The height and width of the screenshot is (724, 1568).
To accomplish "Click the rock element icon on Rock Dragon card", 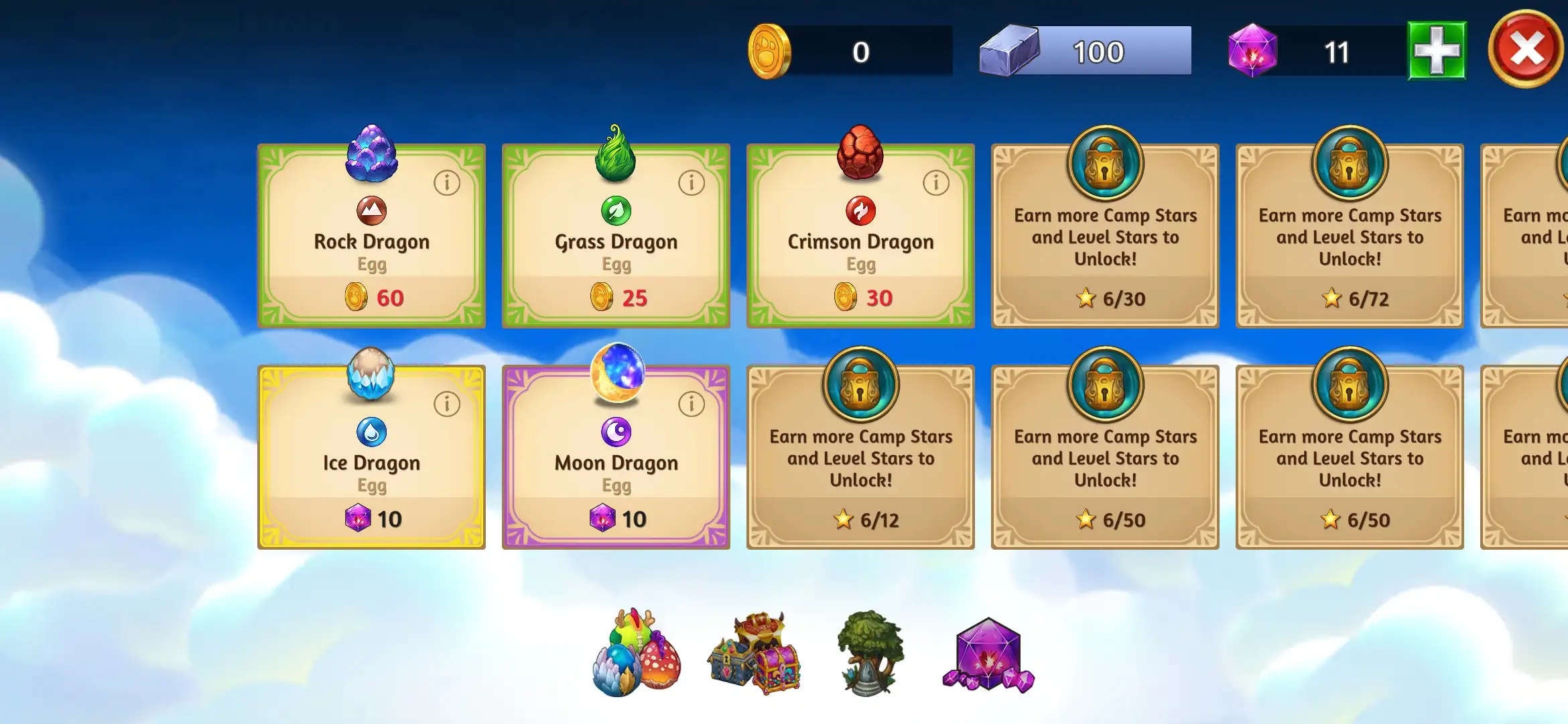I will click(371, 210).
